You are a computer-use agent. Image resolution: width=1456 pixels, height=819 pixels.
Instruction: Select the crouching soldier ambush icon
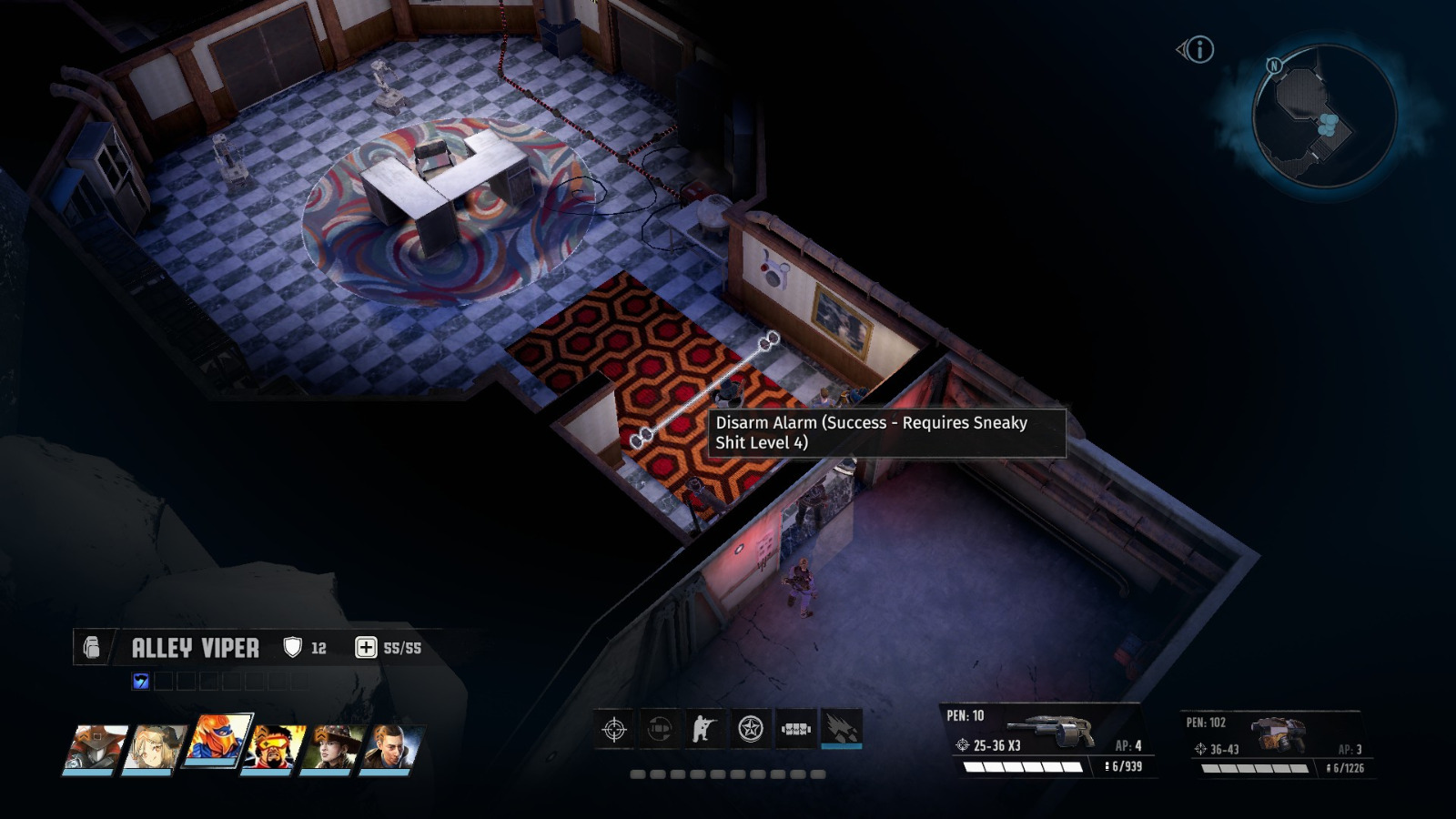coord(703,729)
